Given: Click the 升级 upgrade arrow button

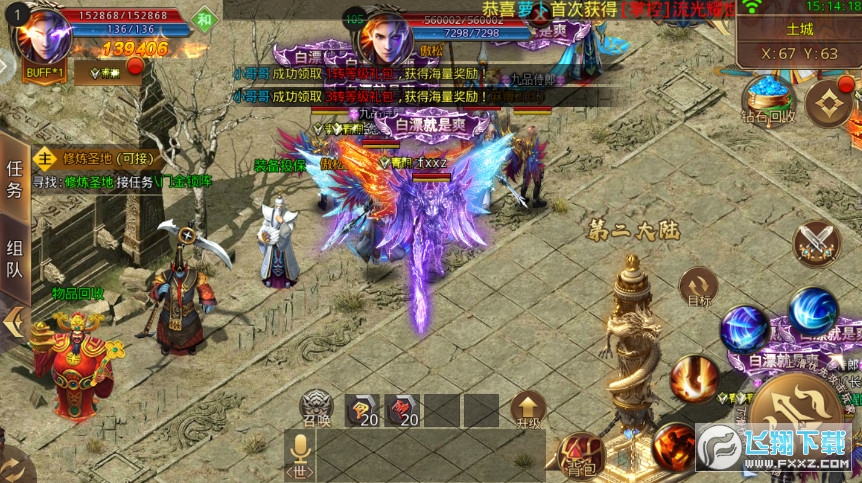Looking at the screenshot, I should coord(527,409).
